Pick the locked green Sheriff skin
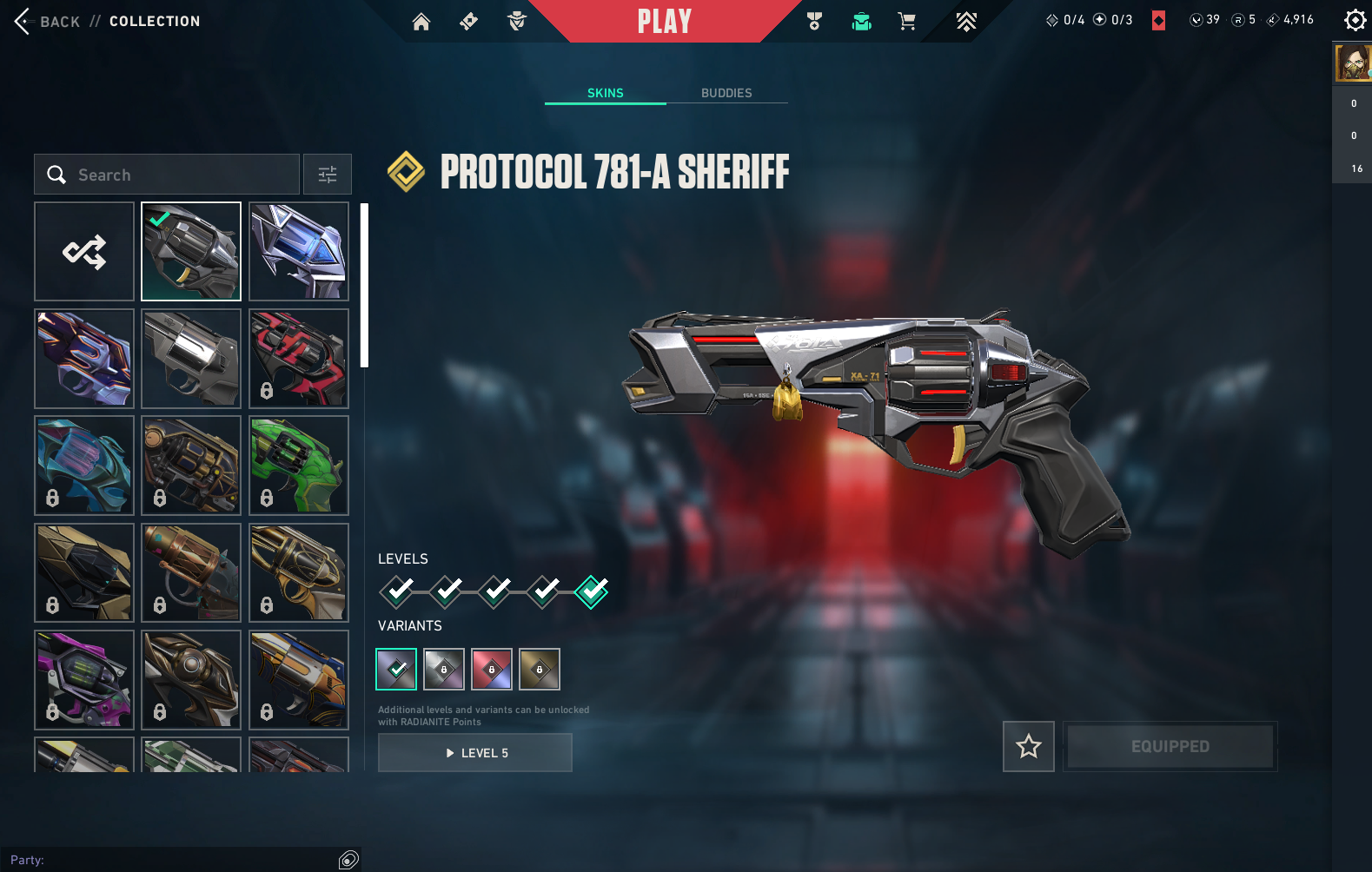Viewport: 1372px width, 872px height. pos(299,466)
